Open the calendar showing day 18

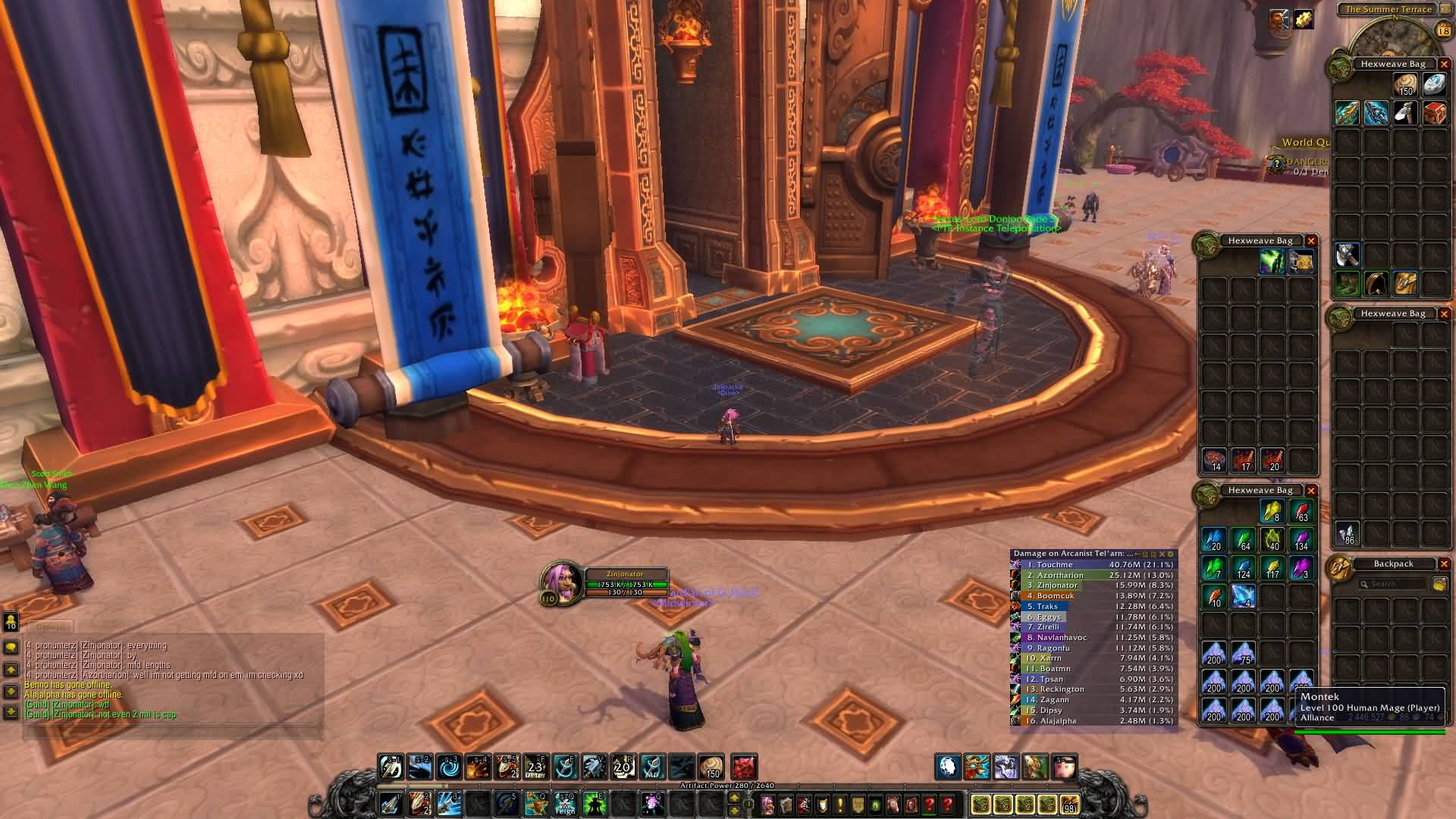(1443, 31)
